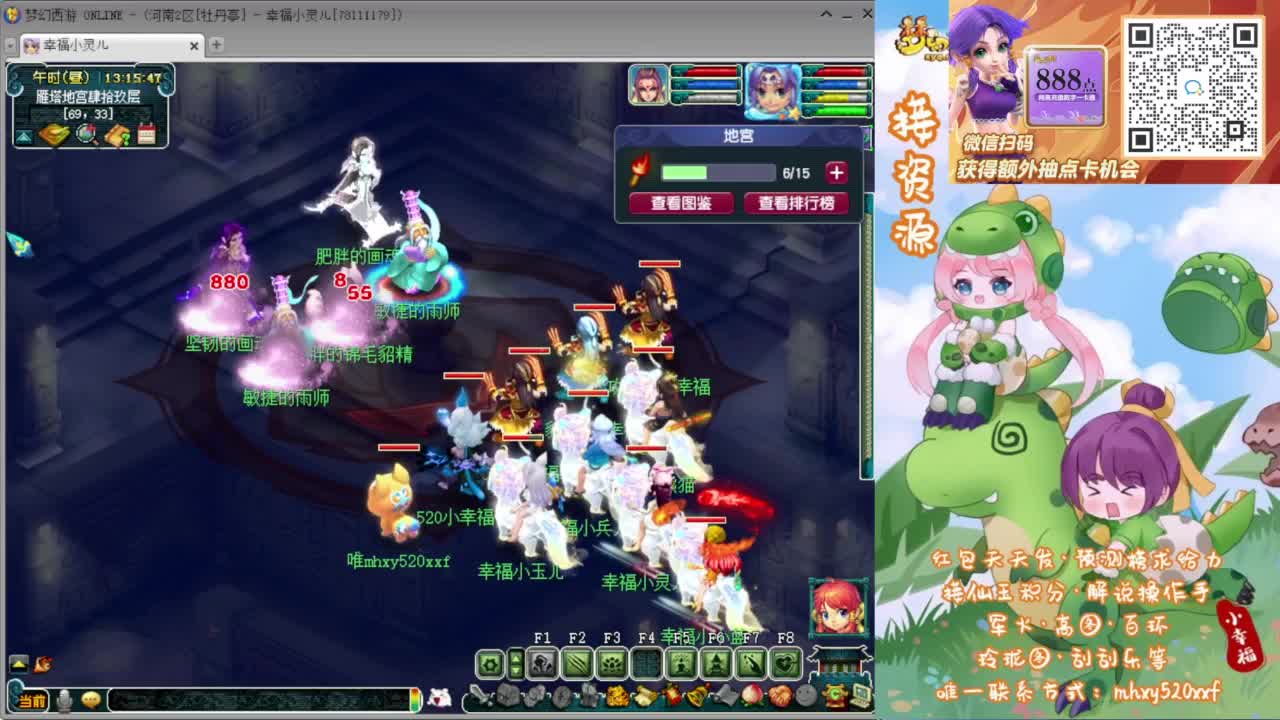
Task: Open the 查看排行榜 leaderboard button
Action: (x=795, y=203)
